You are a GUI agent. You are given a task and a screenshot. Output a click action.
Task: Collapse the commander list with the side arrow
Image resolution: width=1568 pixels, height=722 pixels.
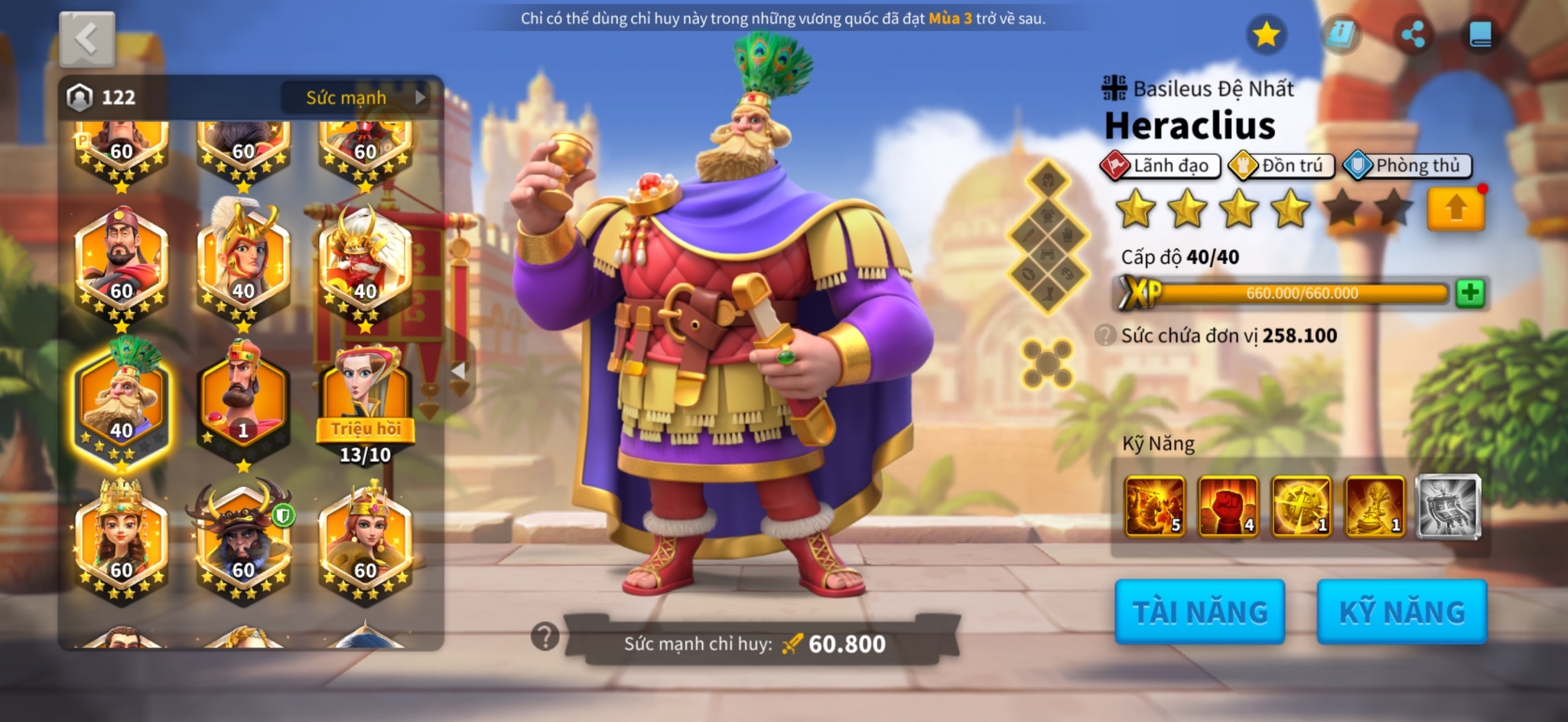pos(458,371)
